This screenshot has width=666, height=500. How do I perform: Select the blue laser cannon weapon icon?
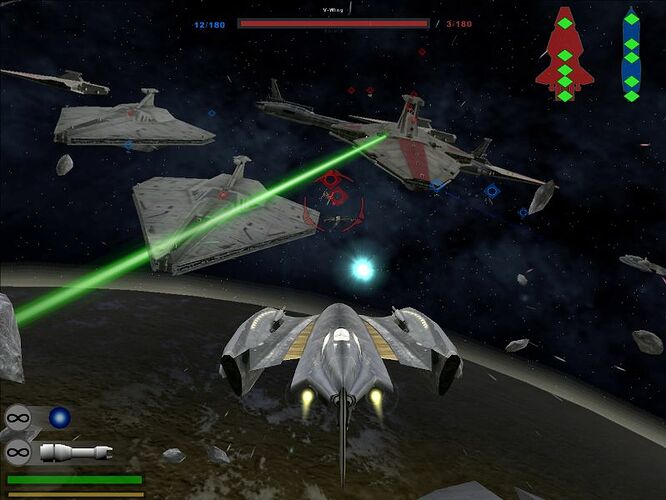(x=60, y=417)
